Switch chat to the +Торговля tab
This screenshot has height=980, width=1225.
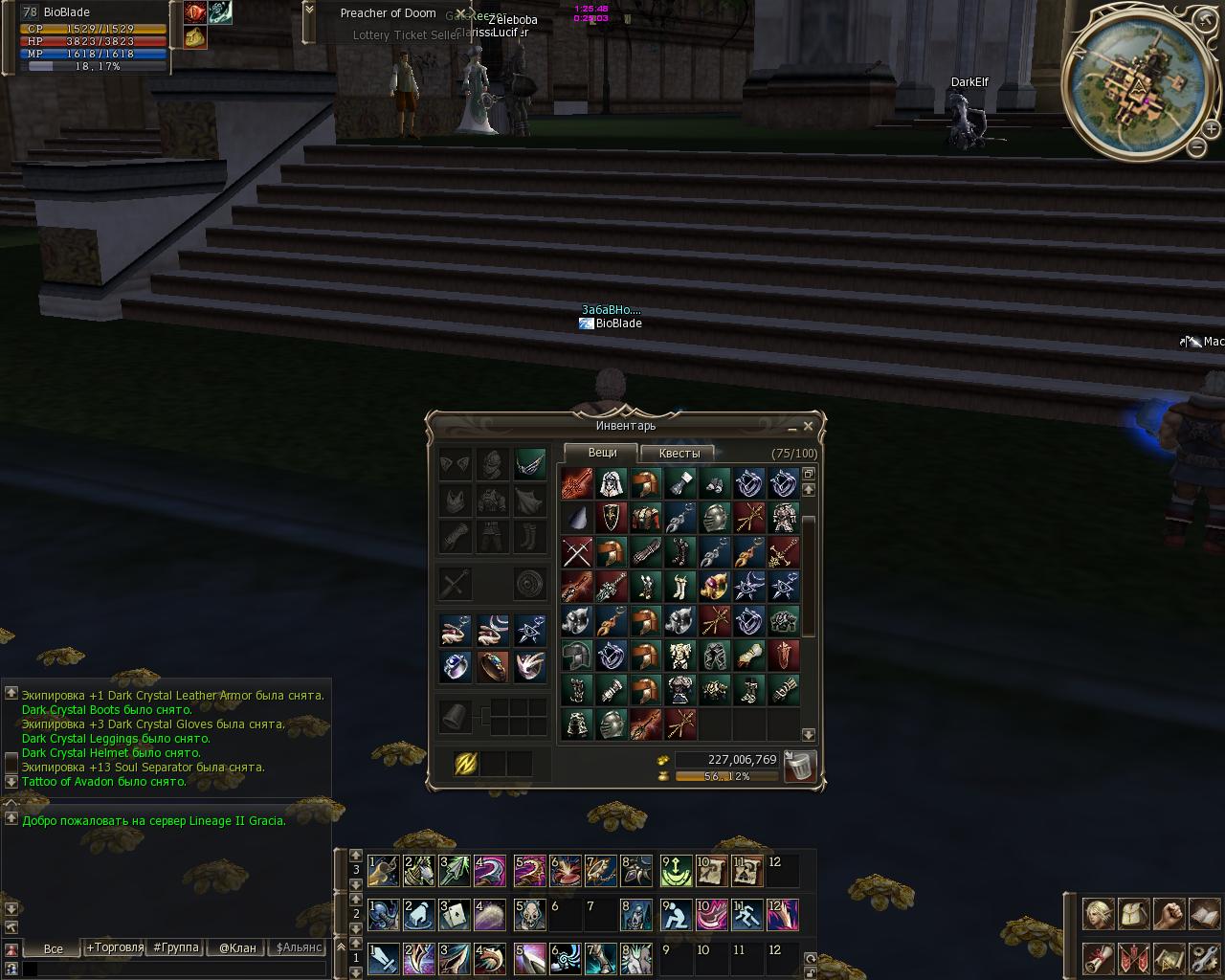click(x=115, y=947)
